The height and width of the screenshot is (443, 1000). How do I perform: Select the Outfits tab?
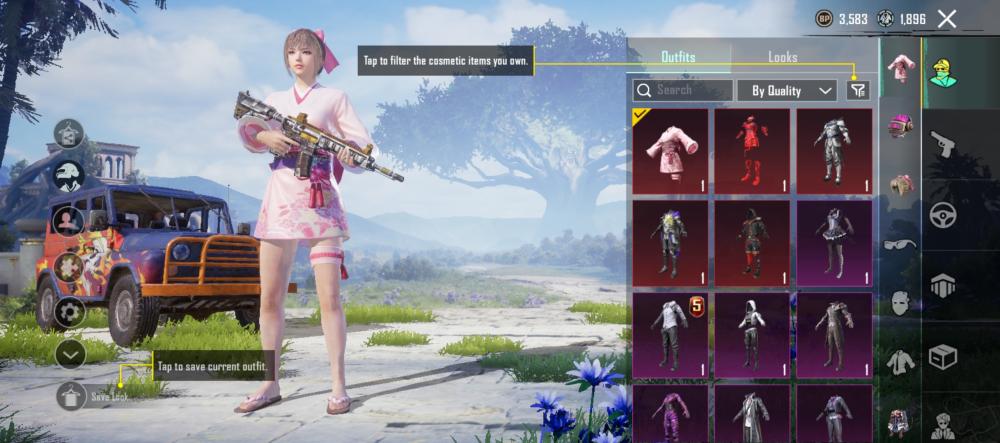[678, 58]
